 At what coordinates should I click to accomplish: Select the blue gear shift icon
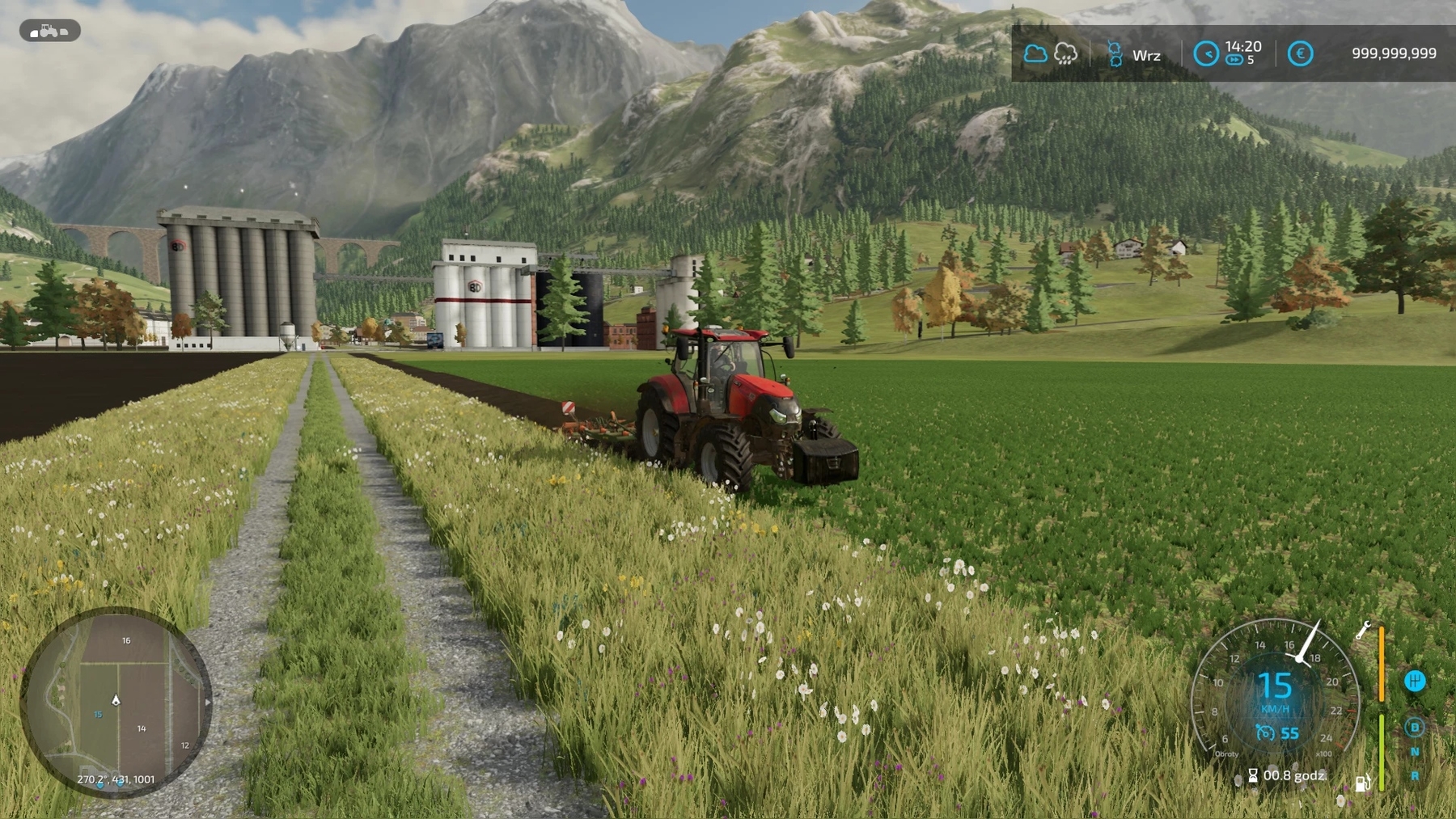coord(1415,681)
